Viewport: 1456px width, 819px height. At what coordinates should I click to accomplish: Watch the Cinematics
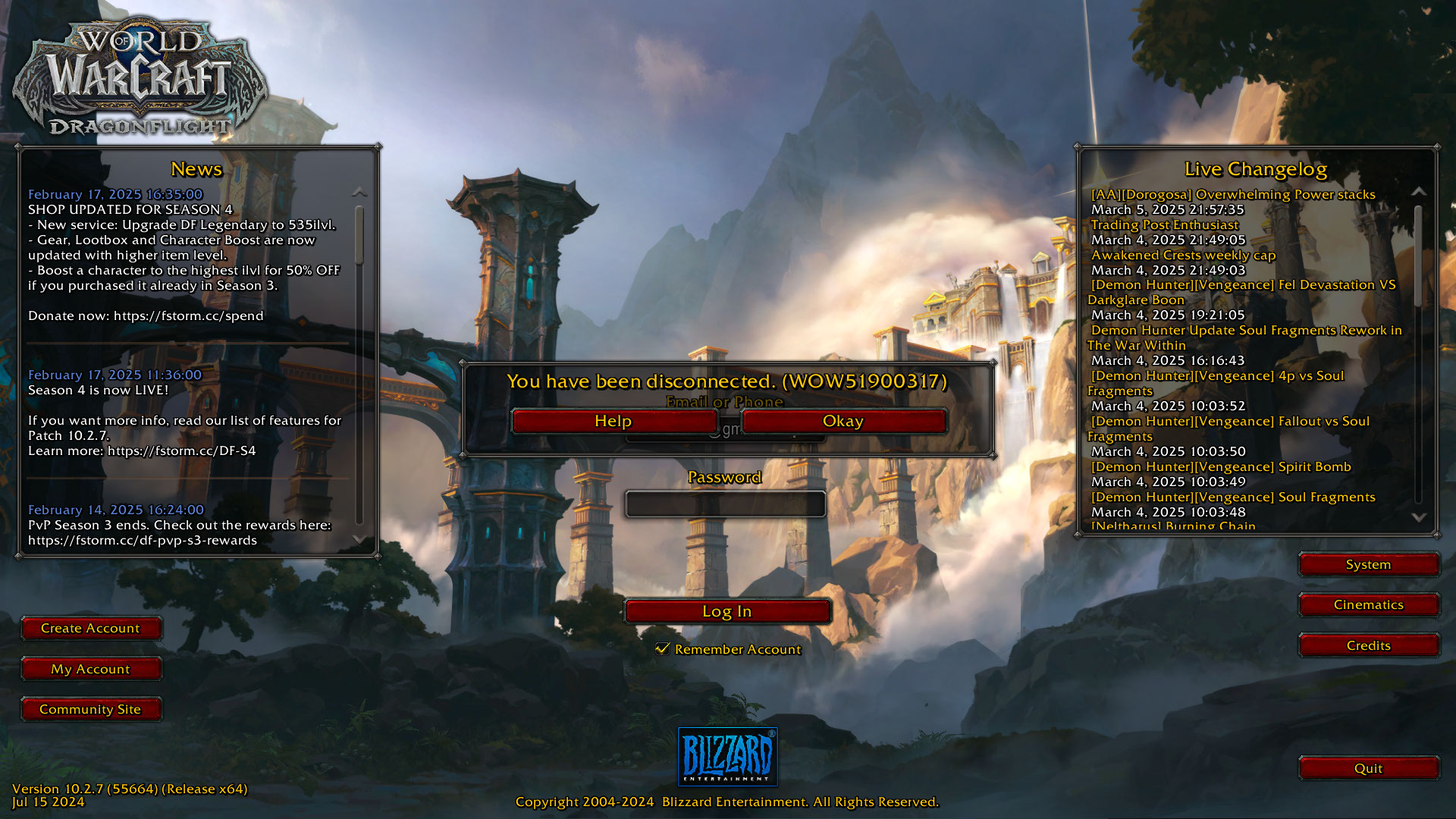(x=1368, y=604)
